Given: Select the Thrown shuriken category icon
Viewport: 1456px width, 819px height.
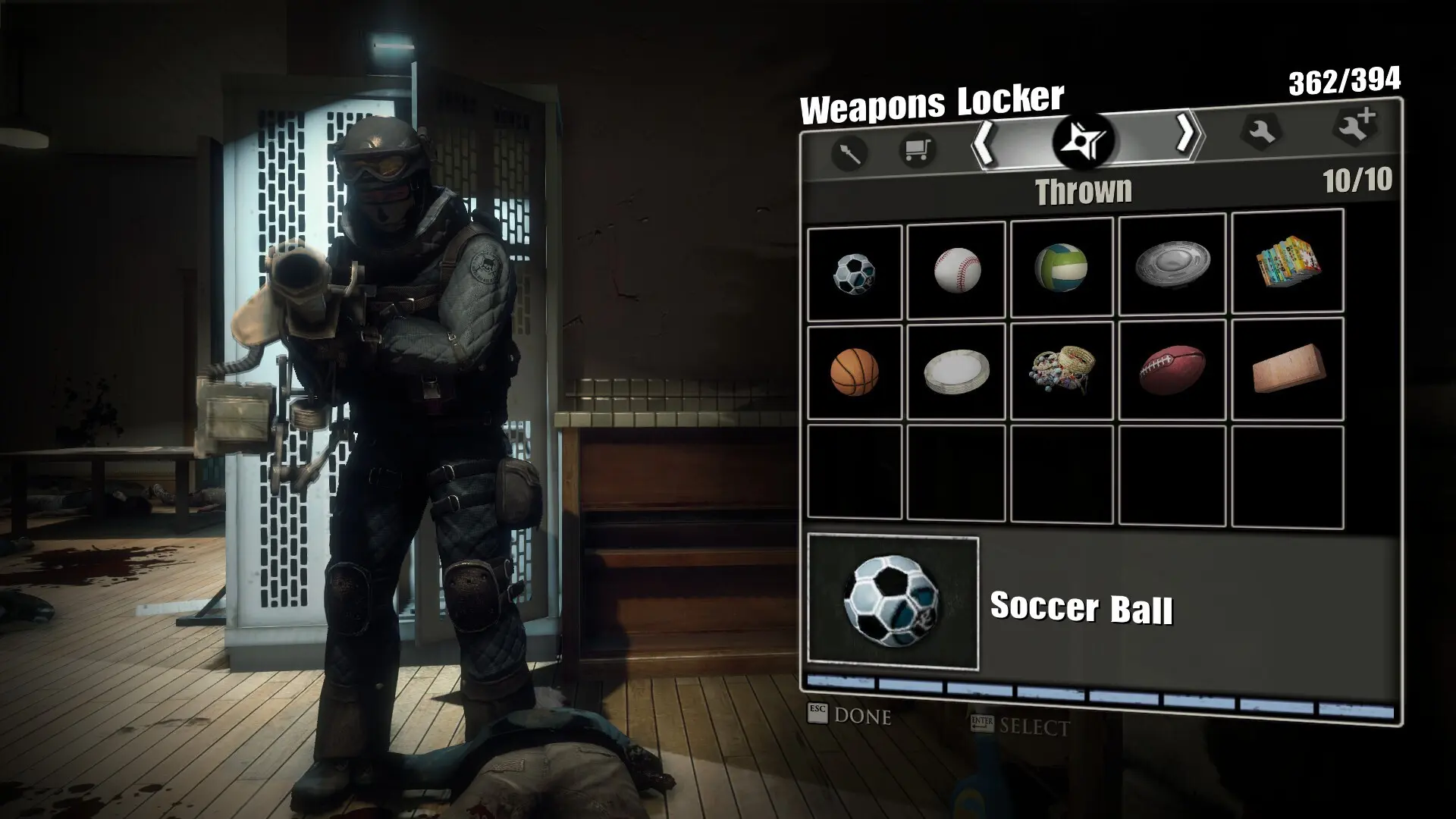Looking at the screenshot, I should point(1082,140).
